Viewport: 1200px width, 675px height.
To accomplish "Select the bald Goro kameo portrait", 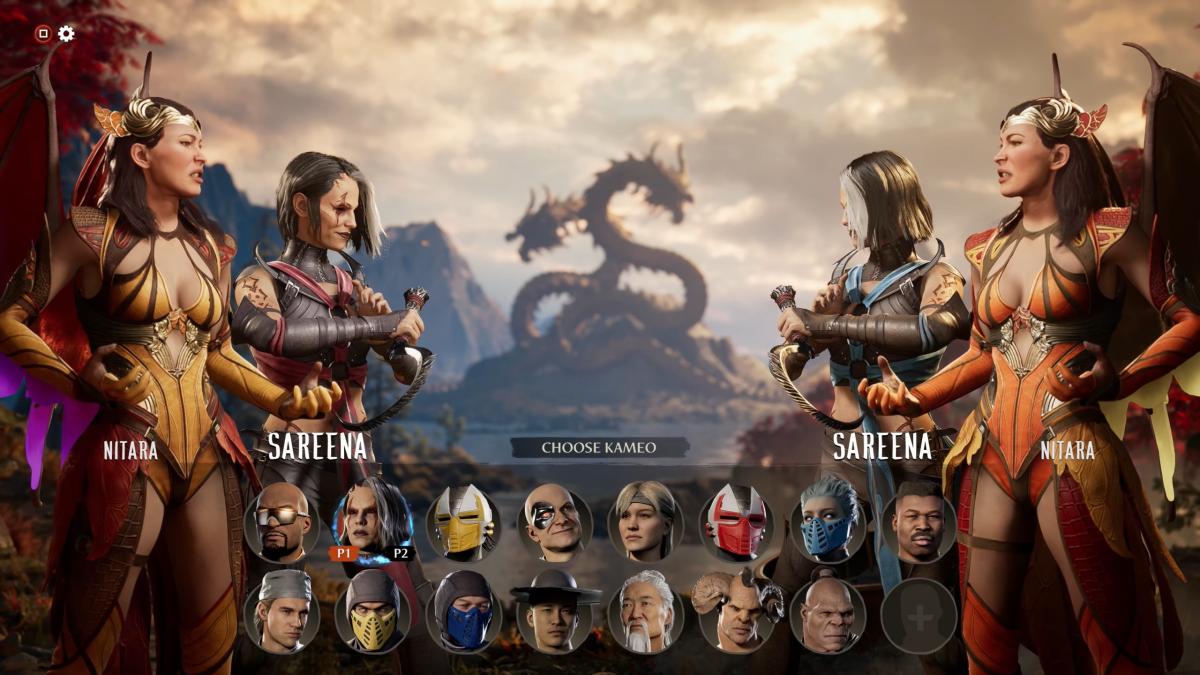I will [x=828, y=614].
